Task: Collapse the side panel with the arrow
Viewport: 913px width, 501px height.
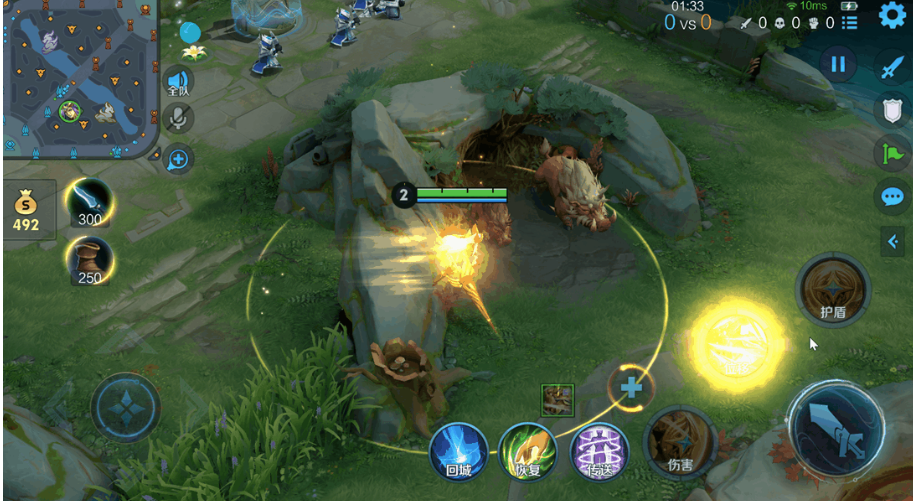Action: click(893, 240)
